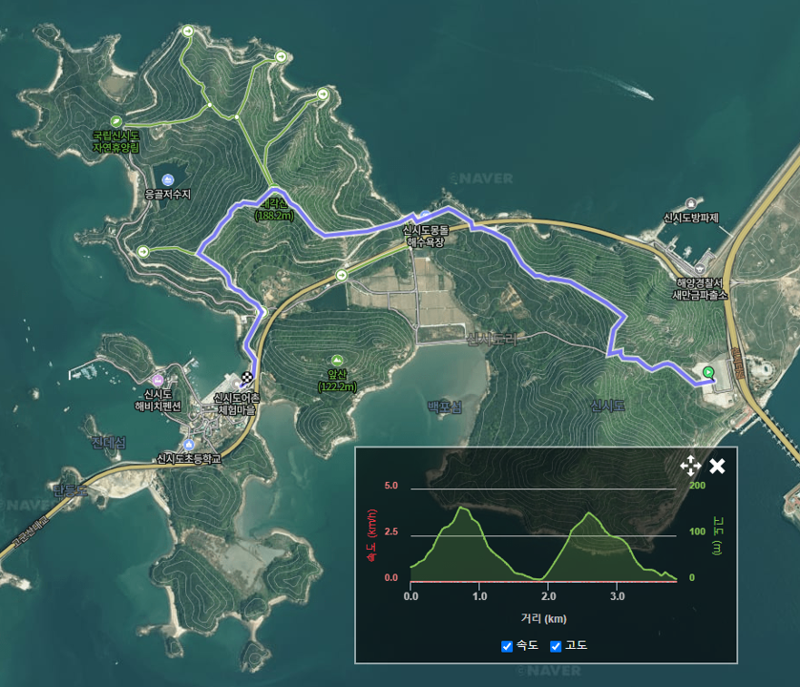Close the elevation chart panel
Screen dimensions: 800x687
point(717,466)
